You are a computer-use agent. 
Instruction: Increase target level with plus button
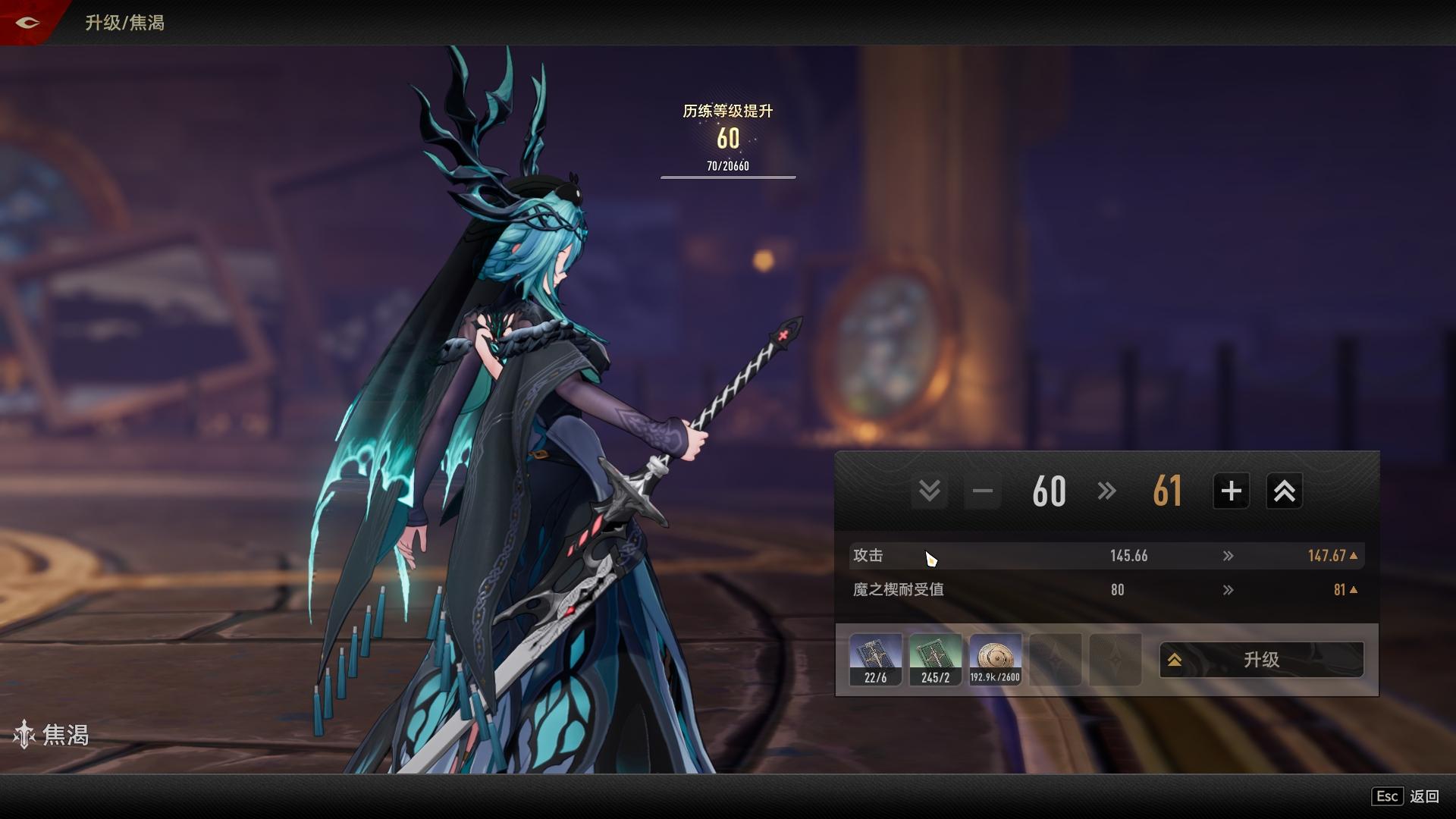pyautogui.click(x=1231, y=491)
